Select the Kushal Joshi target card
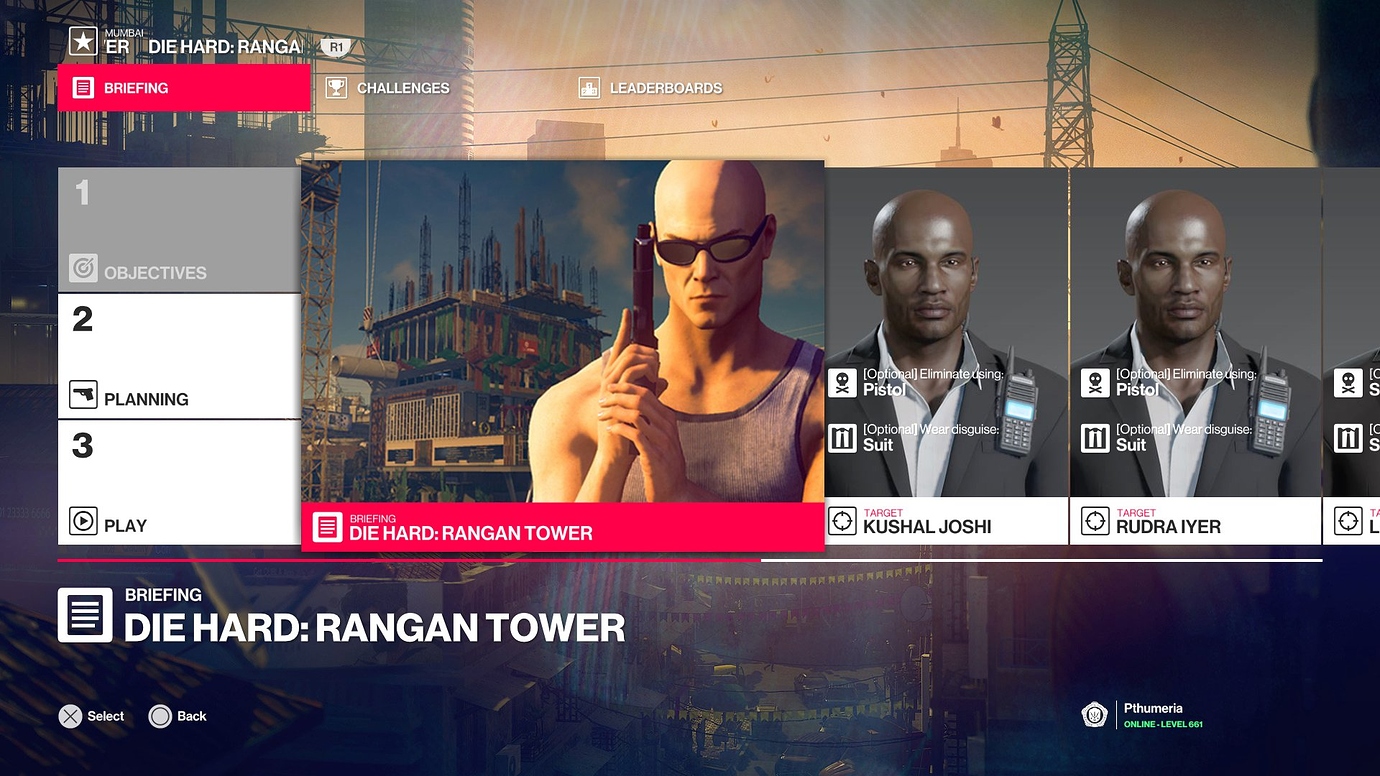The height and width of the screenshot is (776, 1380). (x=946, y=356)
